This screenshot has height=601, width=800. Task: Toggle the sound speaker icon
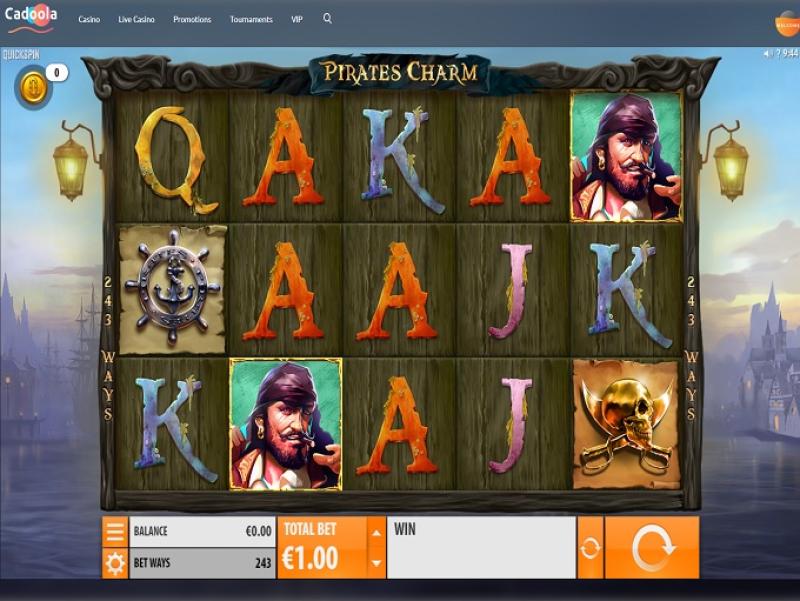click(x=767, y=54)
